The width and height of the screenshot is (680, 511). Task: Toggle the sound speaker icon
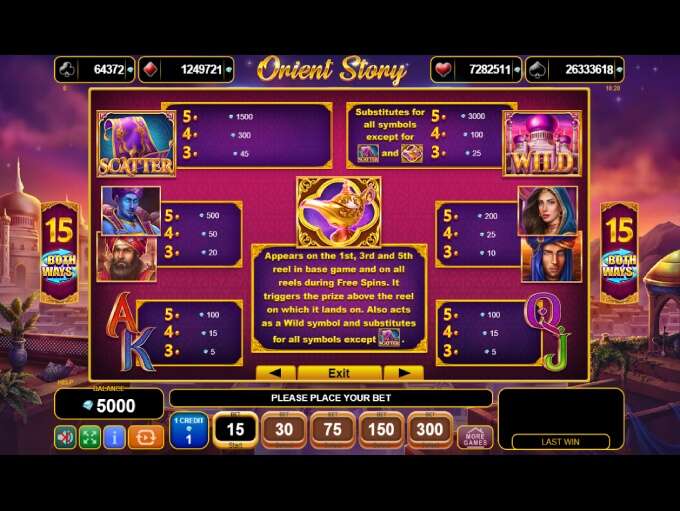click(65, 437)
